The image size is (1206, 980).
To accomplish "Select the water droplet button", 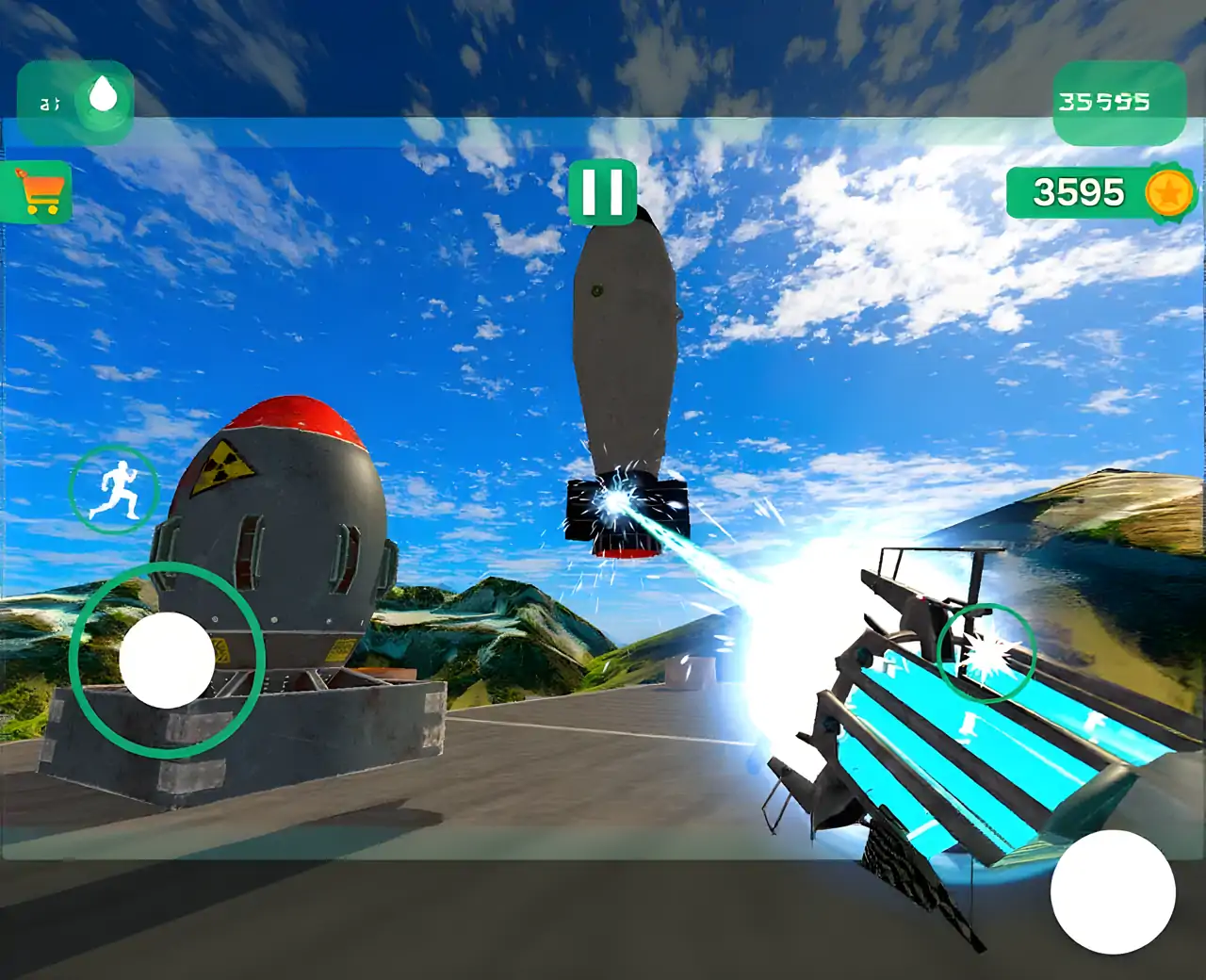I will tap(103, 96).
